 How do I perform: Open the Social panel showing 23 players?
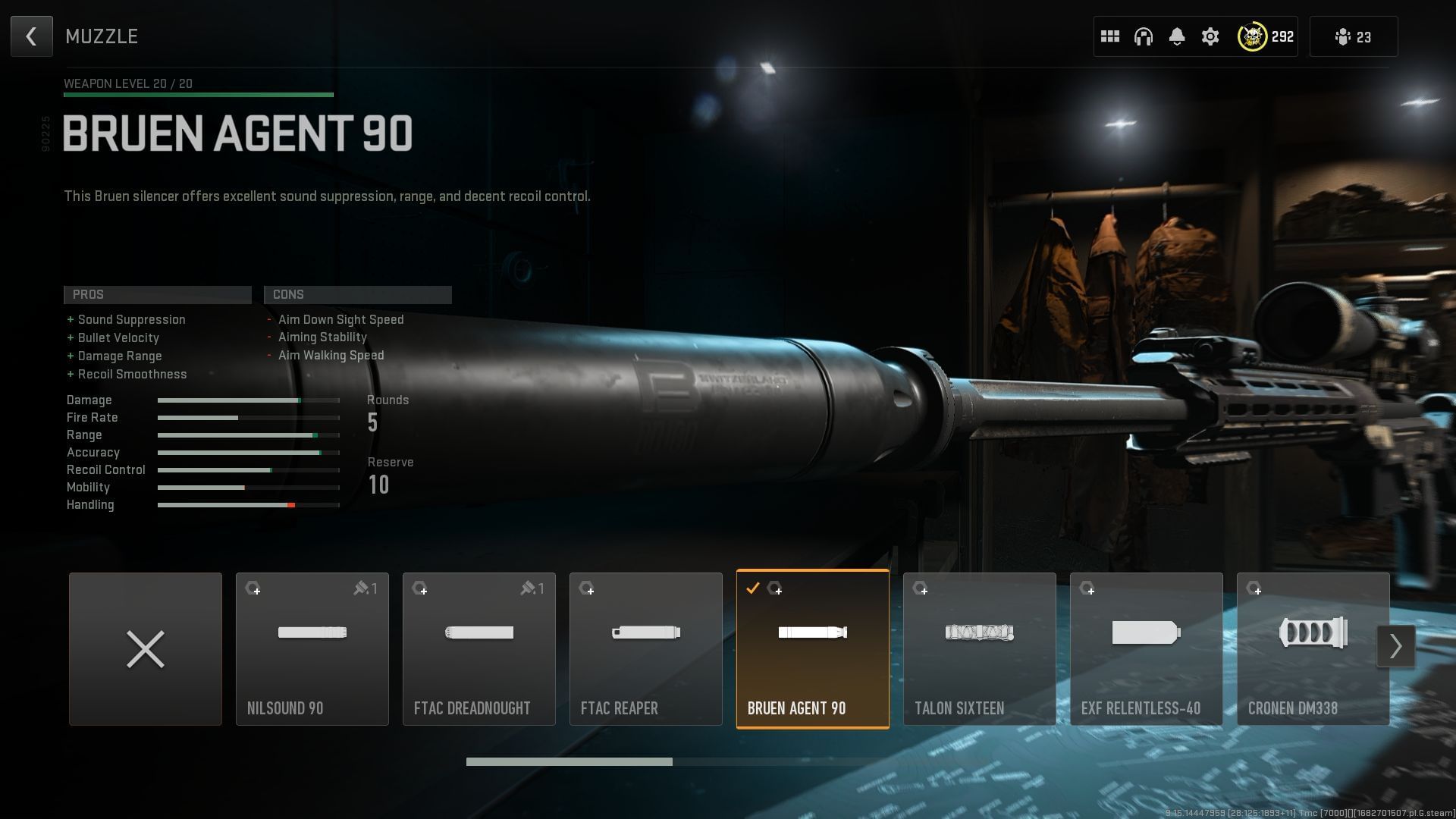pos(1353,36)
